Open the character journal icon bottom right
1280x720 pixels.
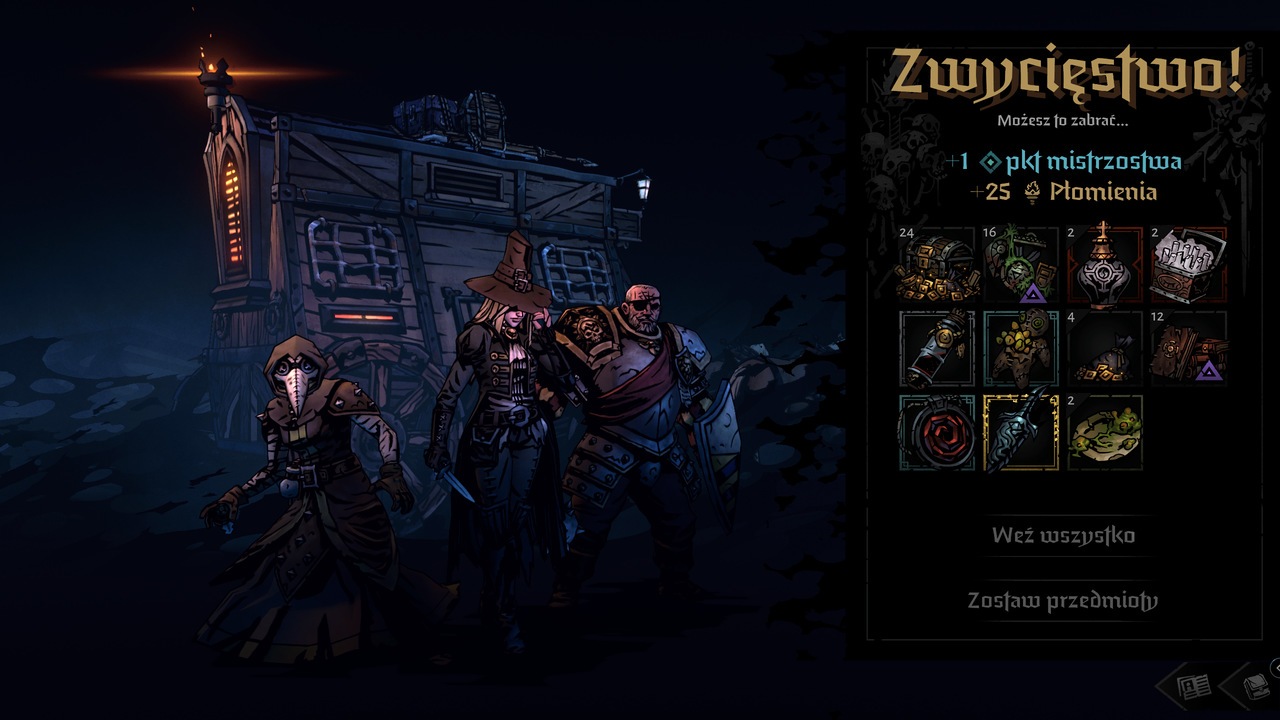coord(1193,686)
